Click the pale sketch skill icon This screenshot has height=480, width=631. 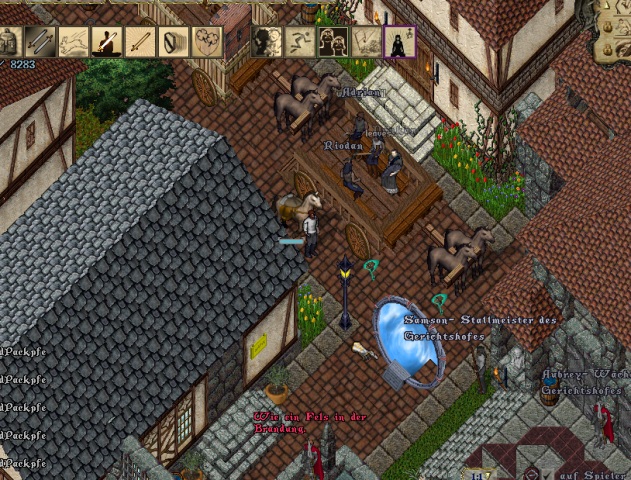(367, 41)
